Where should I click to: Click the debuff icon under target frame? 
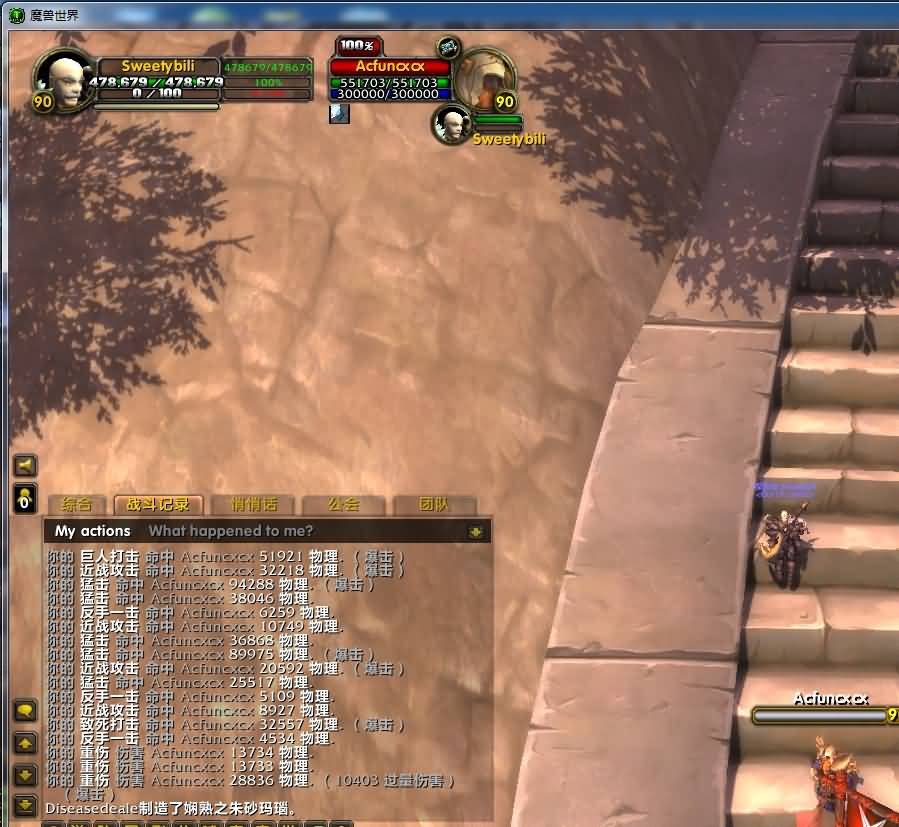pyautogui.click(x=339, y=113)
